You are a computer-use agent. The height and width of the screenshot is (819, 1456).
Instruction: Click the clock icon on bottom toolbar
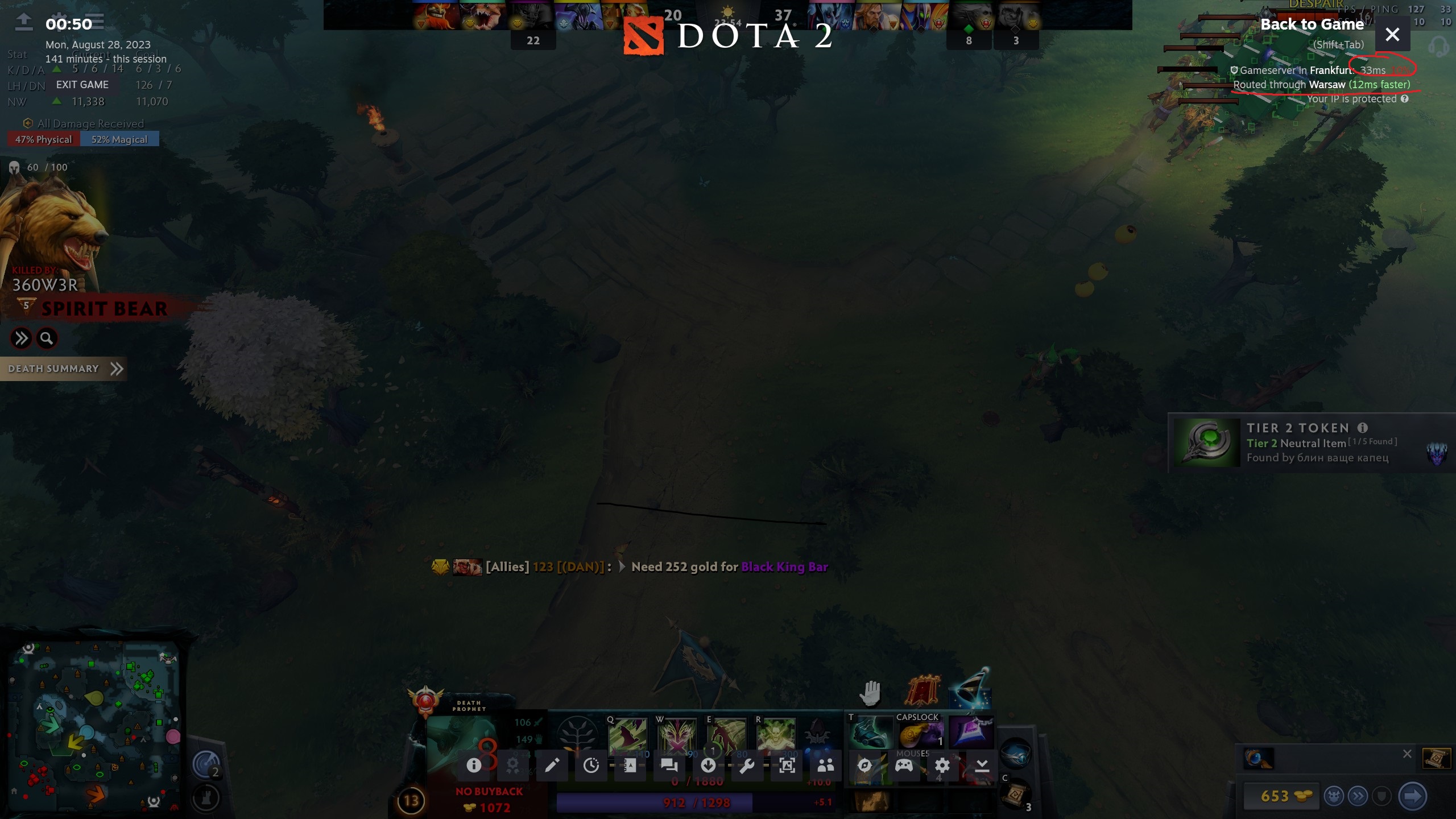click(591, 765)
